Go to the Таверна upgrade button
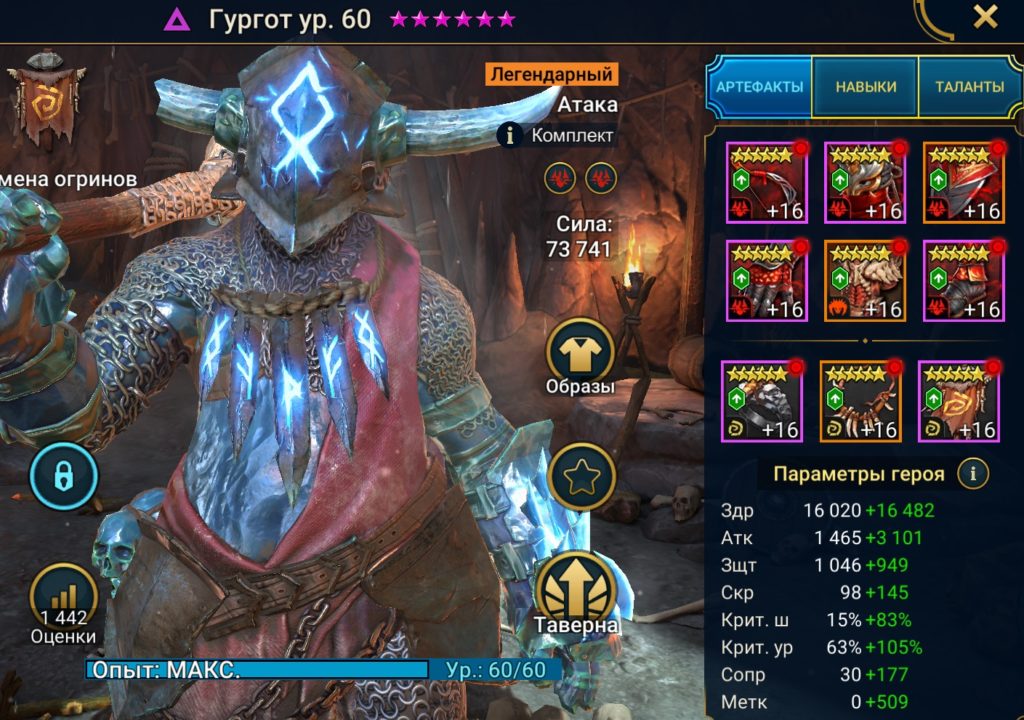 [x=579, y=590]
